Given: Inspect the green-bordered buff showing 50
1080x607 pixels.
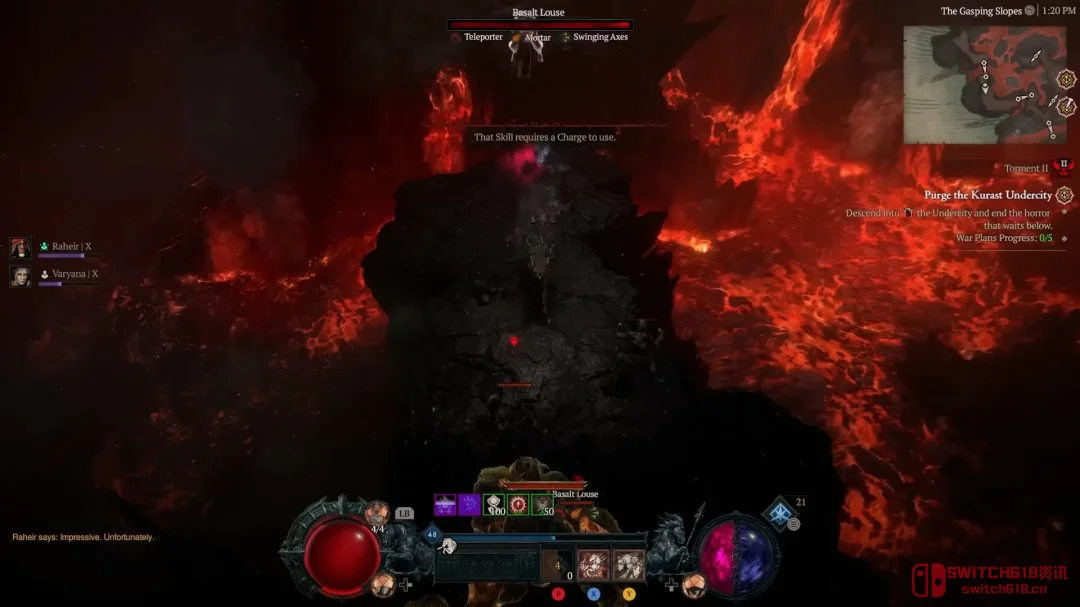Looking at the screenshot, I should [542, 505].
